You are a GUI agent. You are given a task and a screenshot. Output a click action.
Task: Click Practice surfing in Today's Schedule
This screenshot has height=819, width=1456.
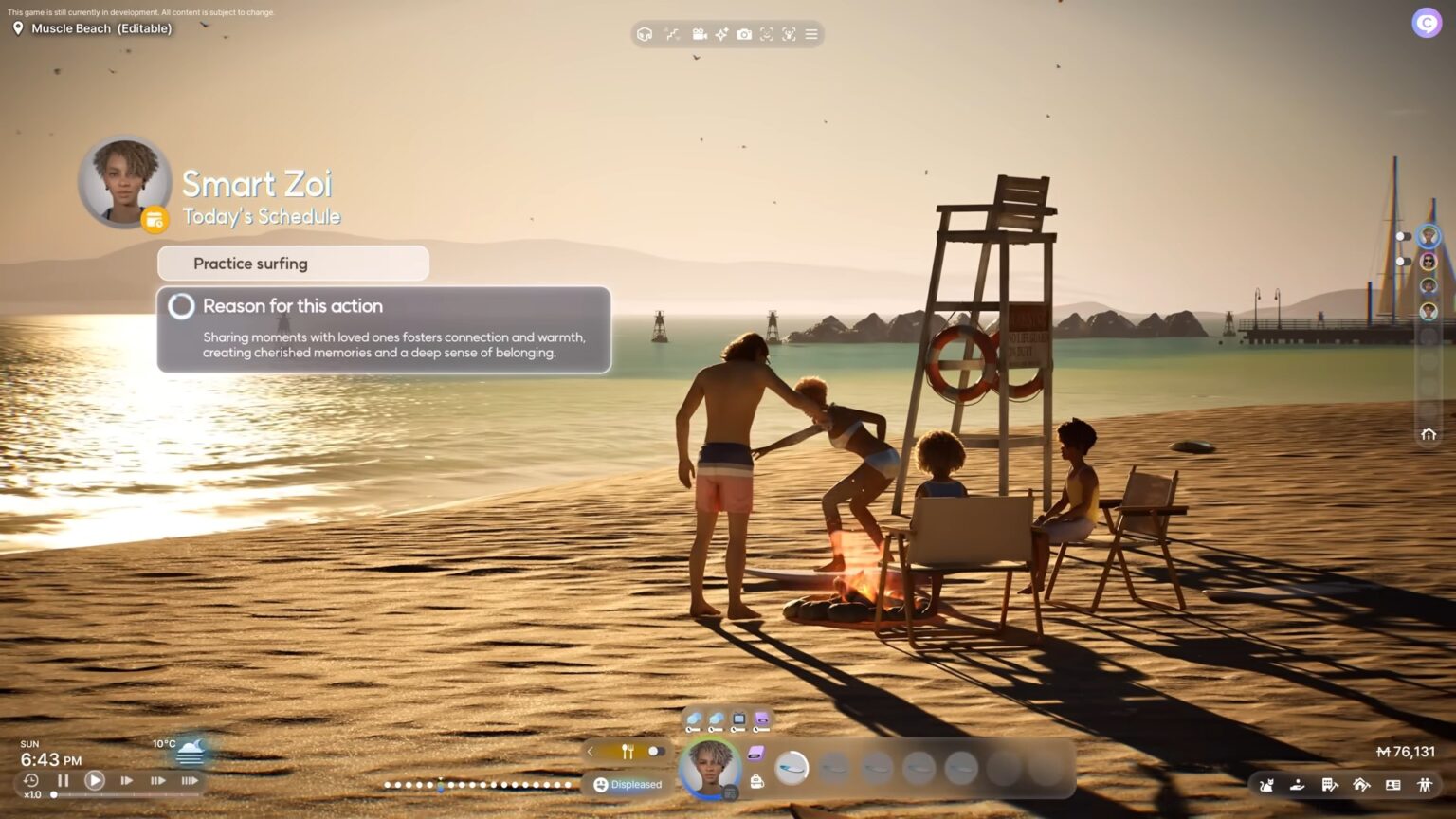tap(250, 264)
